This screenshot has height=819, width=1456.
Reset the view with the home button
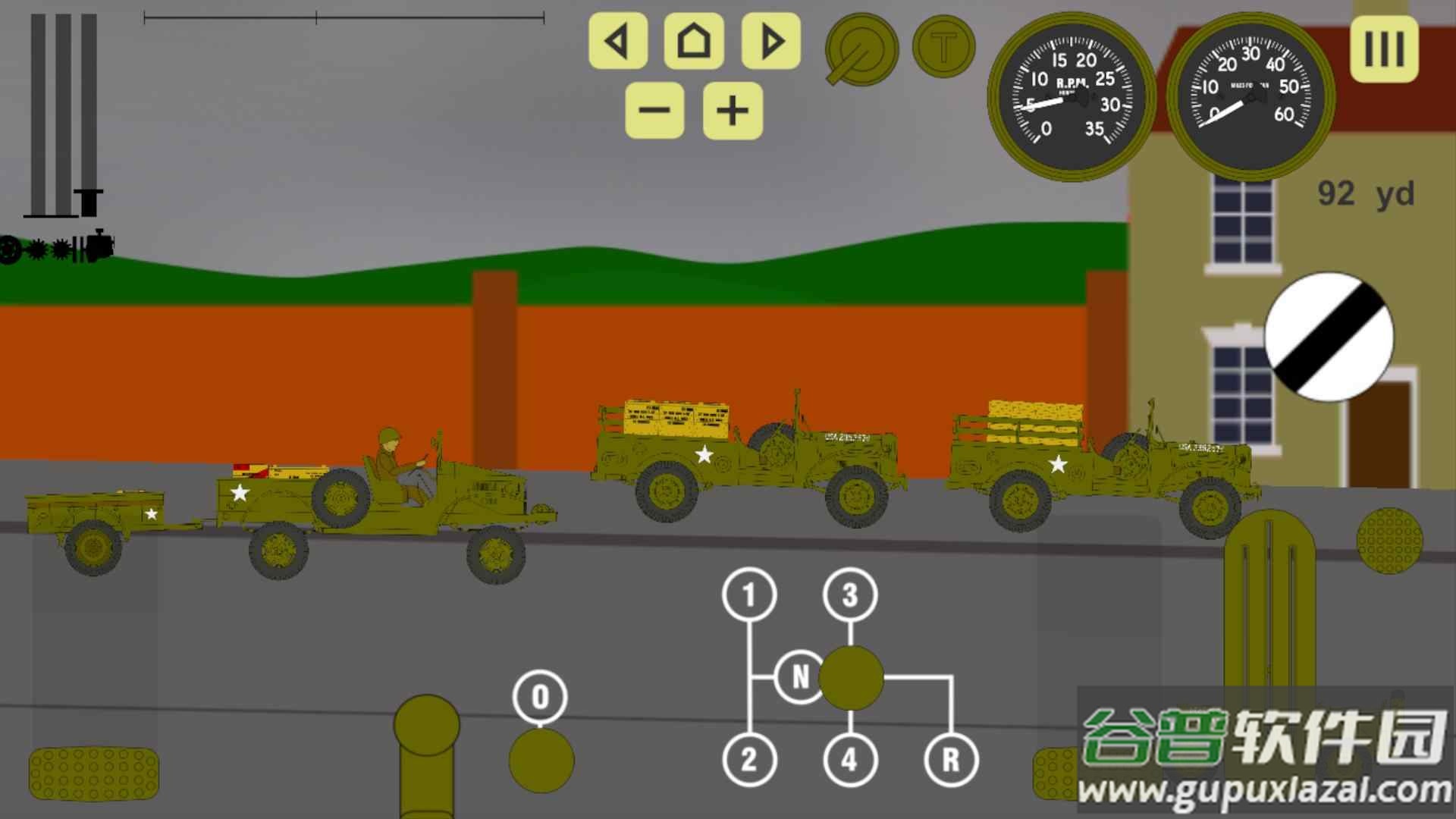coord(694,41)
